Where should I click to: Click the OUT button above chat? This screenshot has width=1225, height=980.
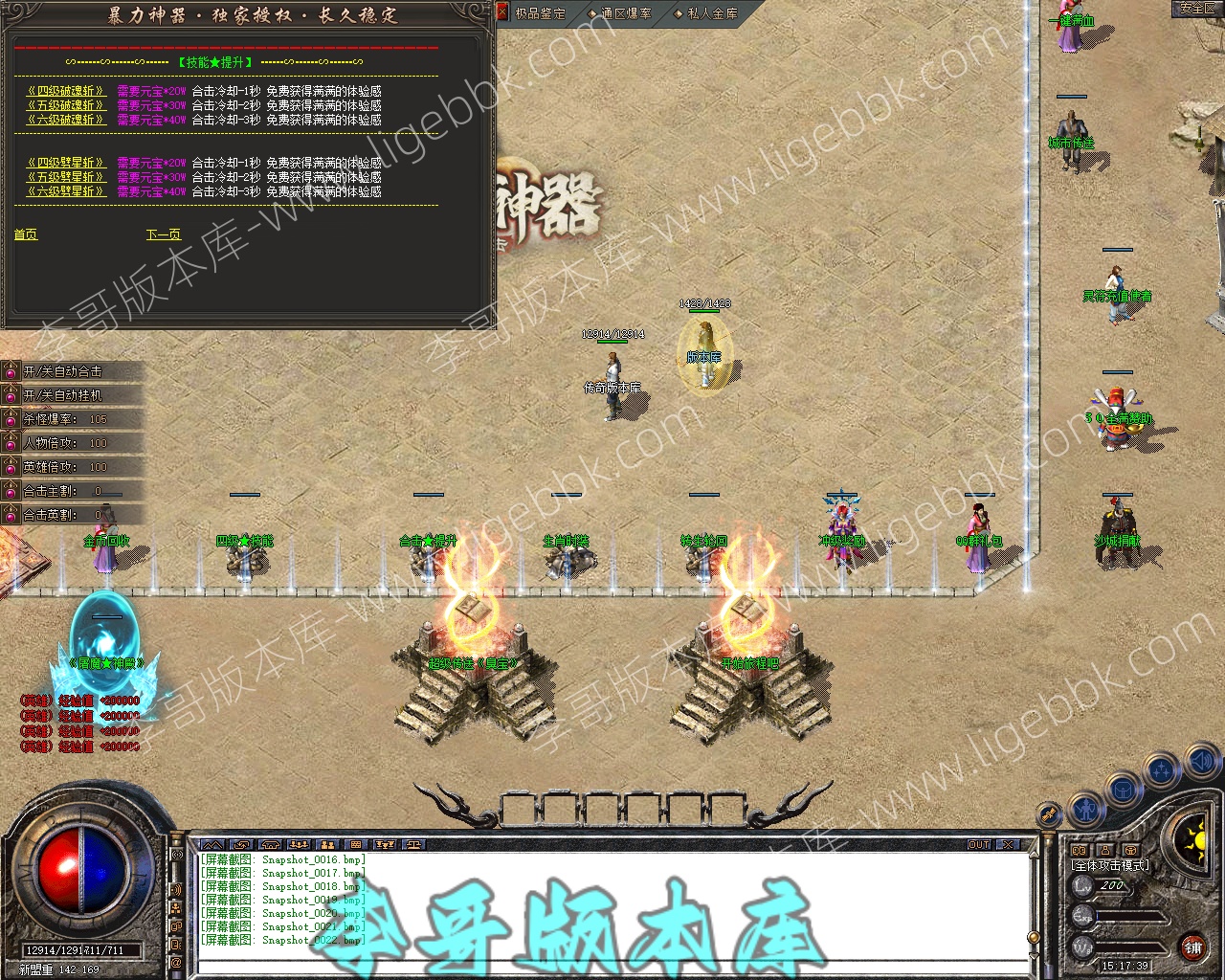coord(979,845)
